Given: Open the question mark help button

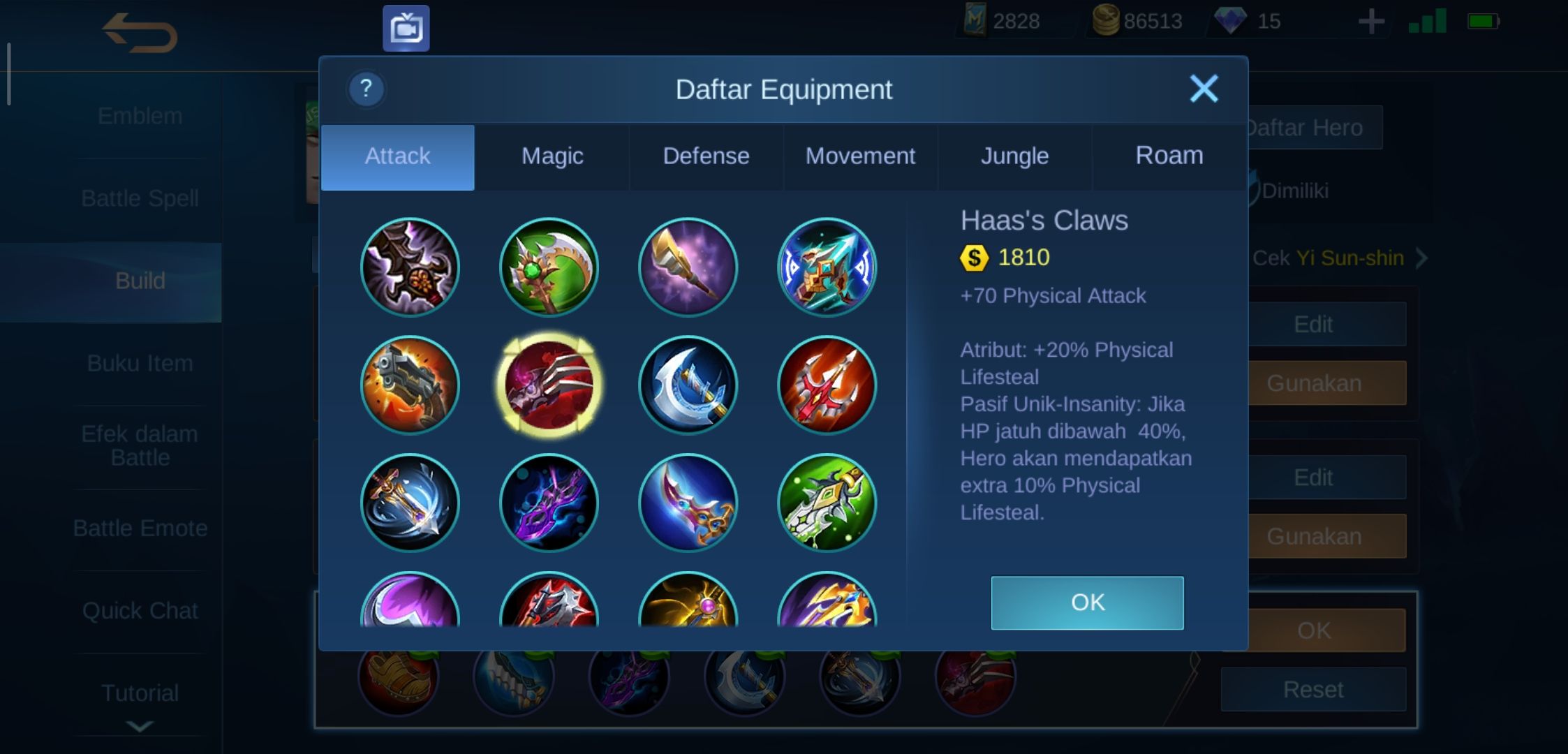Looking at the screenshot, I should [366, 89].
